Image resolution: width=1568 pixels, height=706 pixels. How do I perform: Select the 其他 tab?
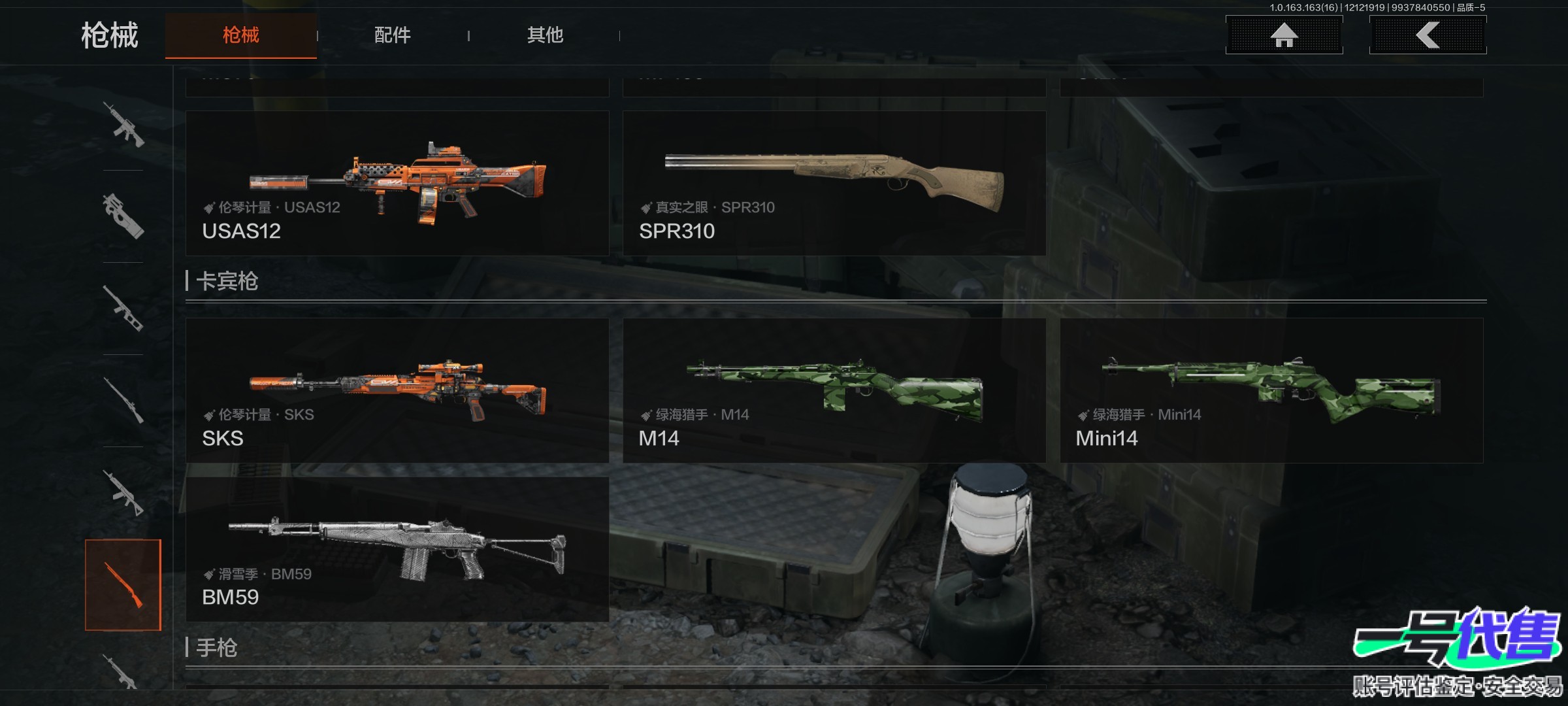(545, 35)
